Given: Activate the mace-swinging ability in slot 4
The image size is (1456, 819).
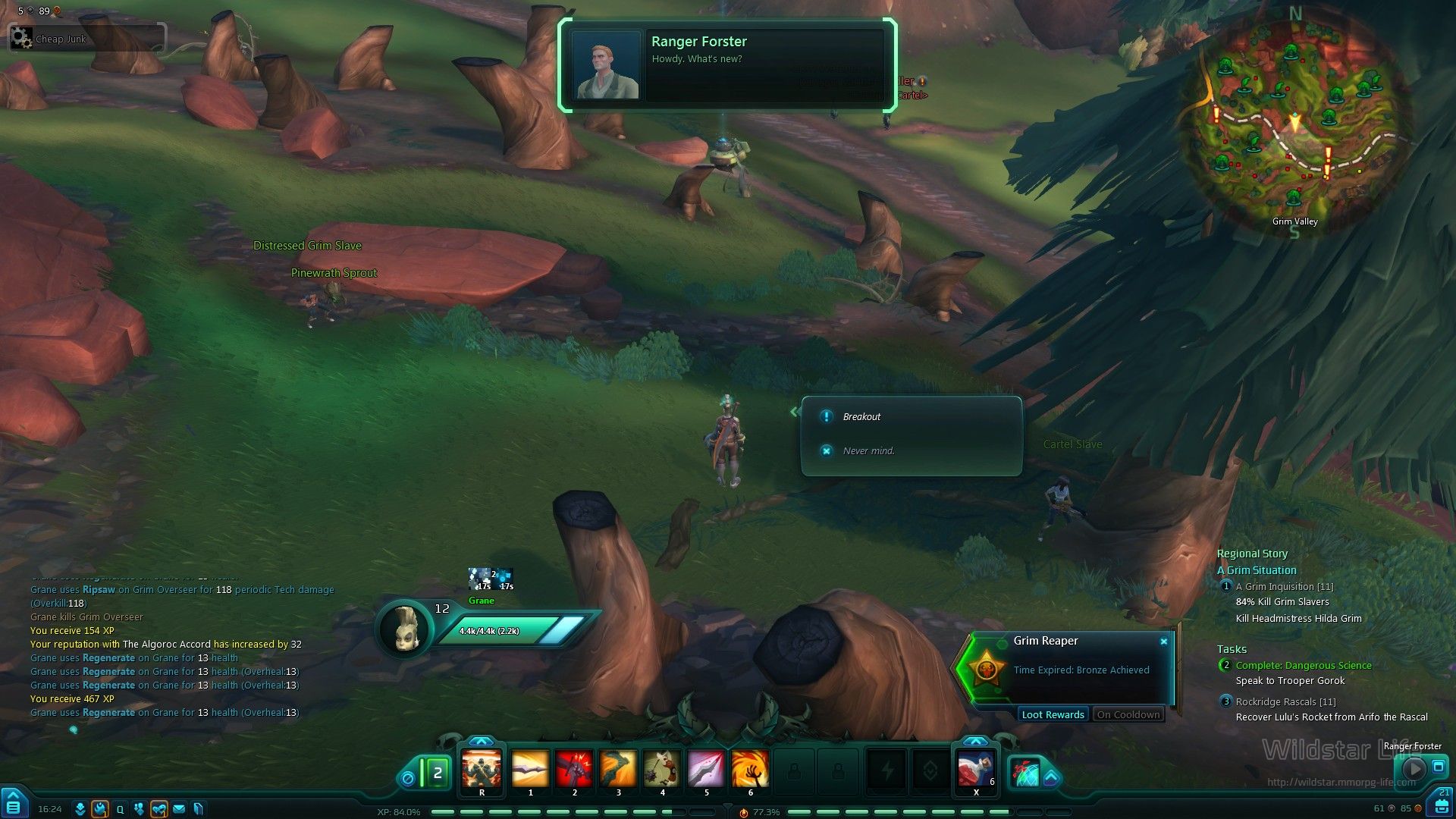Looking at the screenshot, I should (x=662, y=770).
